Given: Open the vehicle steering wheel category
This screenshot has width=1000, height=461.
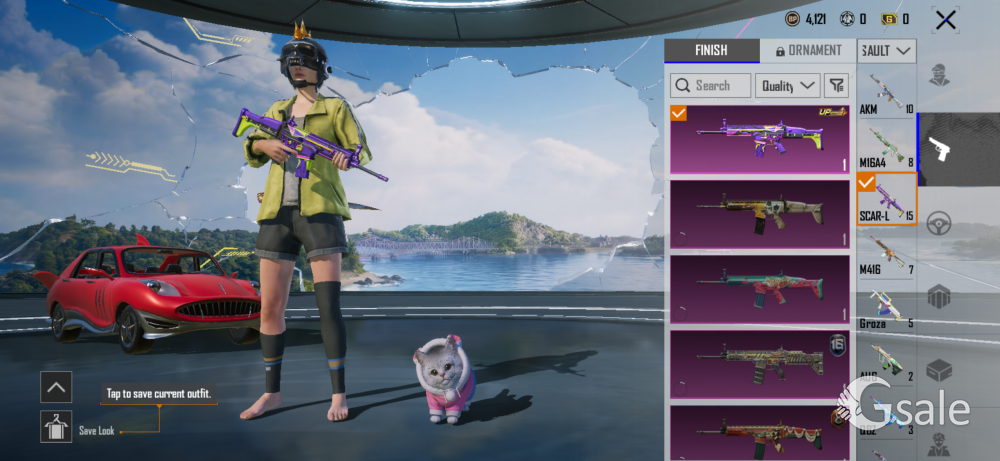Looking at the screenshot, I should [x=938, y=224].
